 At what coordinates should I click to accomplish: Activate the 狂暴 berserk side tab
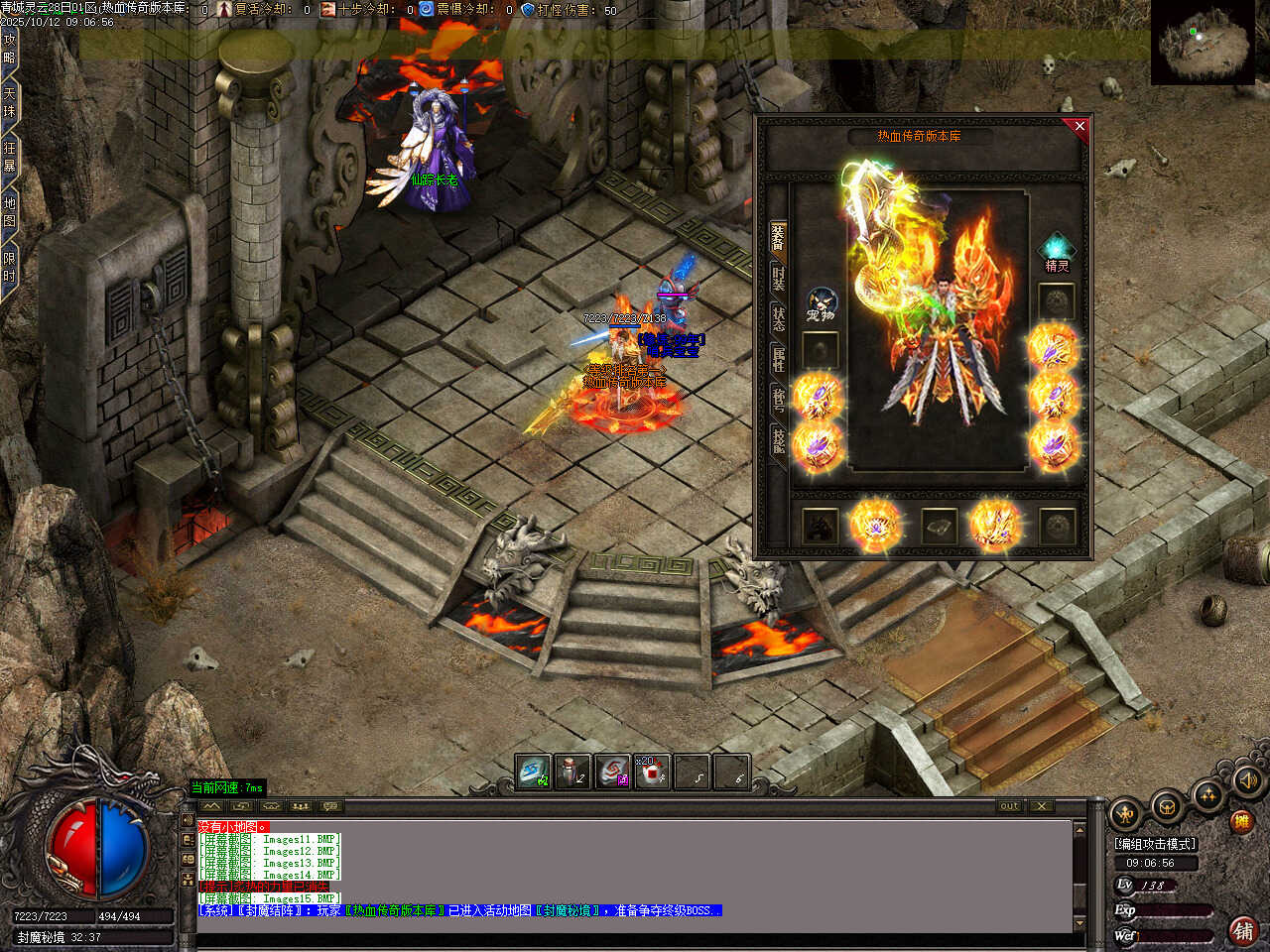10,157
